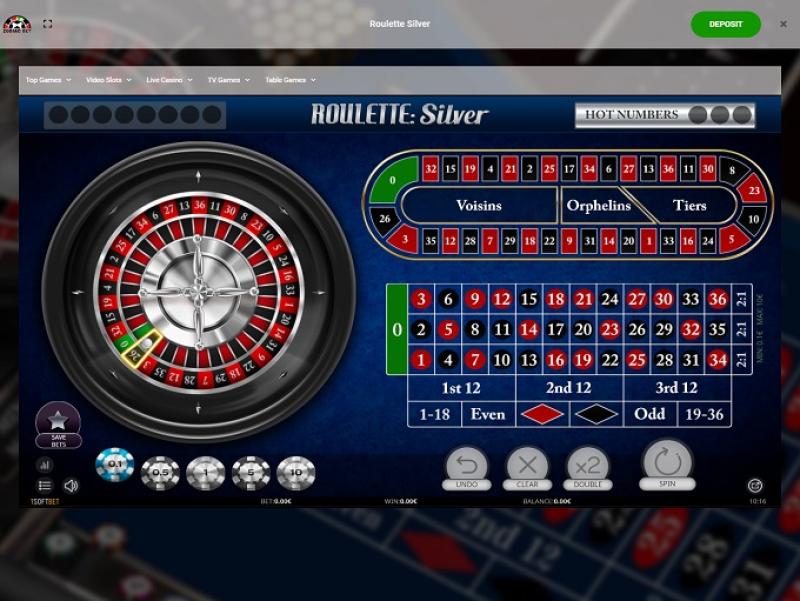Bet on the Even outside field
The width and height of the screenshot is (800, 601).
pyautogui.click(x=488, y=413)
